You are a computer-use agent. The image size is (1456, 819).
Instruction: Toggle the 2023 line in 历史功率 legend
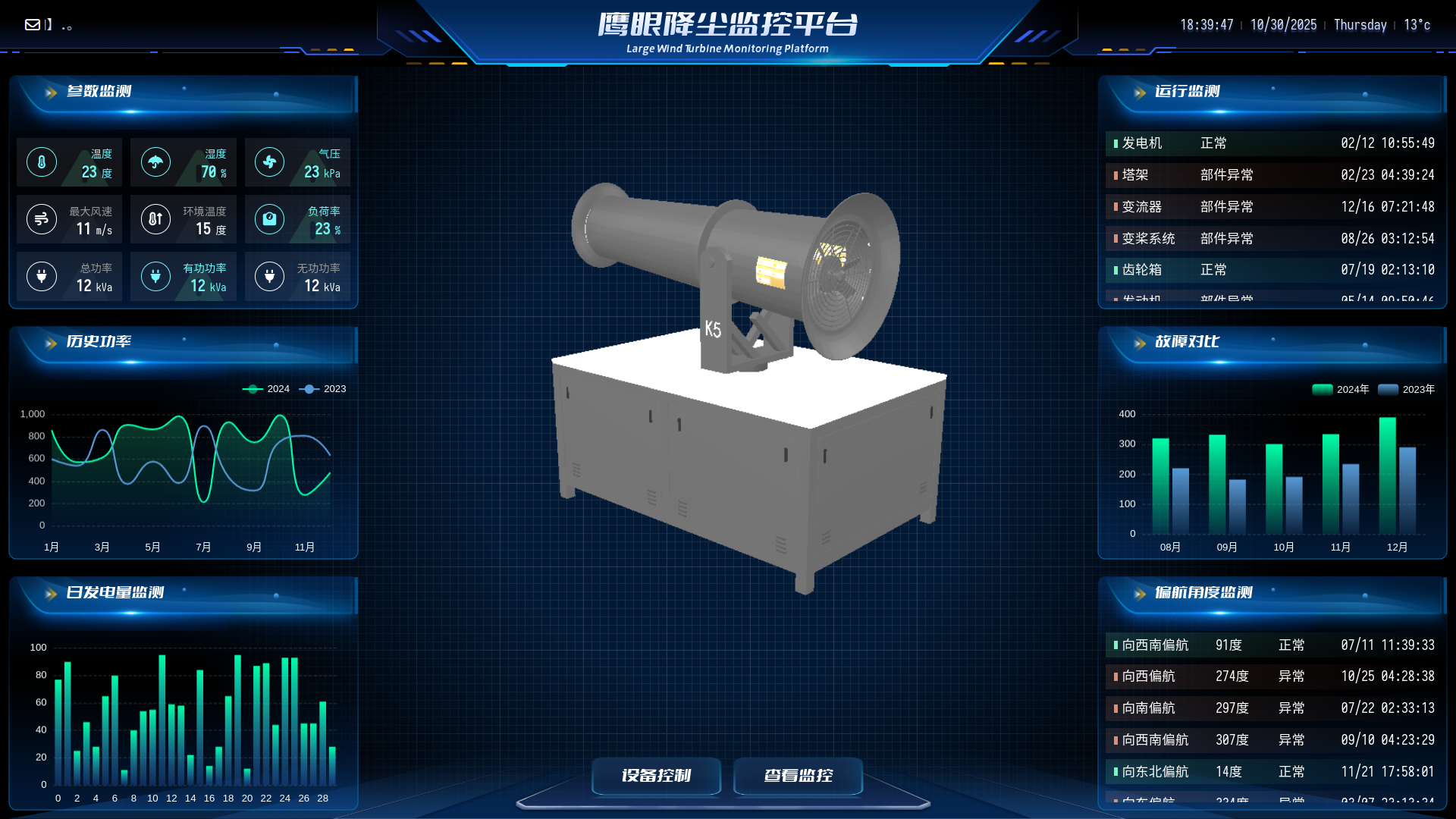pyautogui.click(x=325, y=389)
